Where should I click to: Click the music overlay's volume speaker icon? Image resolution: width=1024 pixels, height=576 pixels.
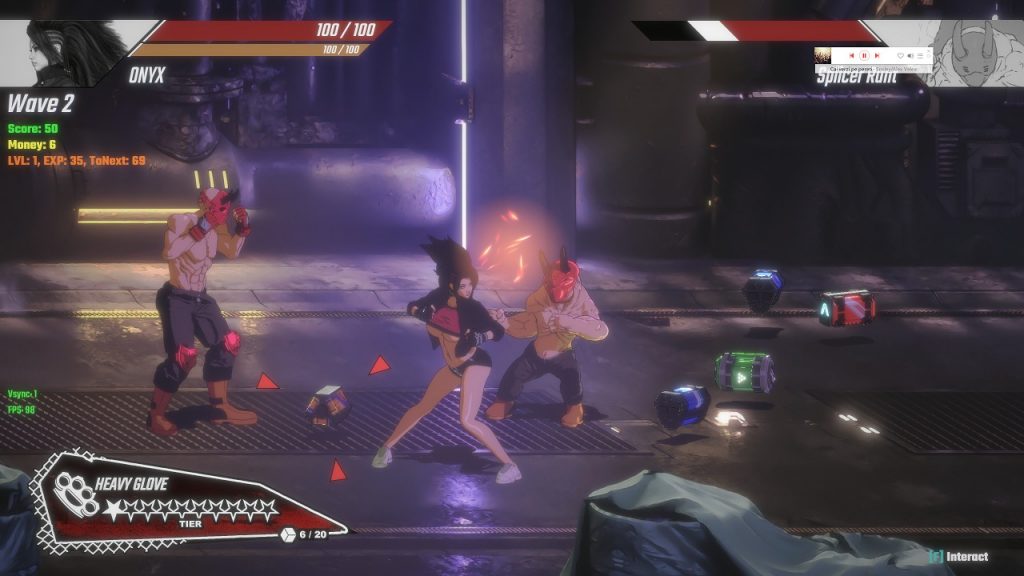coord(910,56)
